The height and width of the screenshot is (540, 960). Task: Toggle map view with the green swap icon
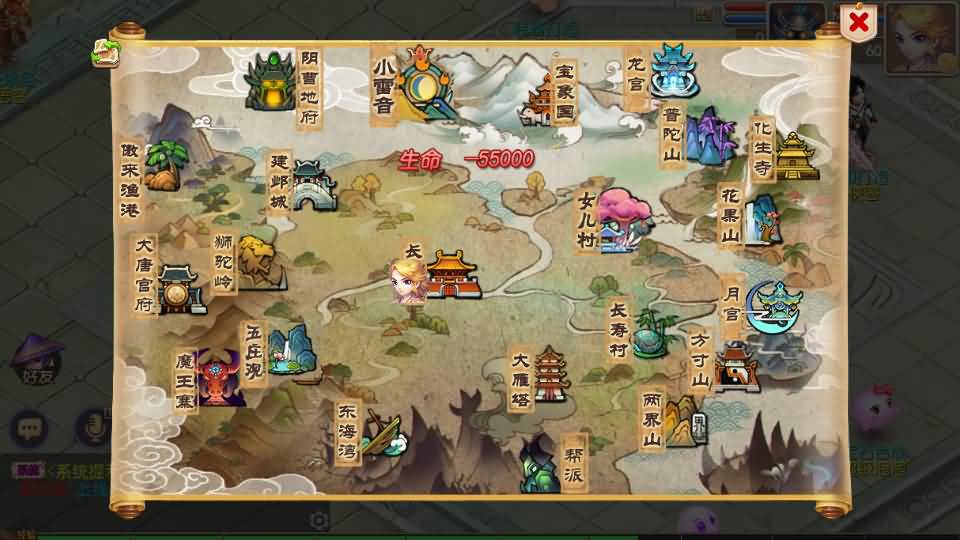coord(103,54)
